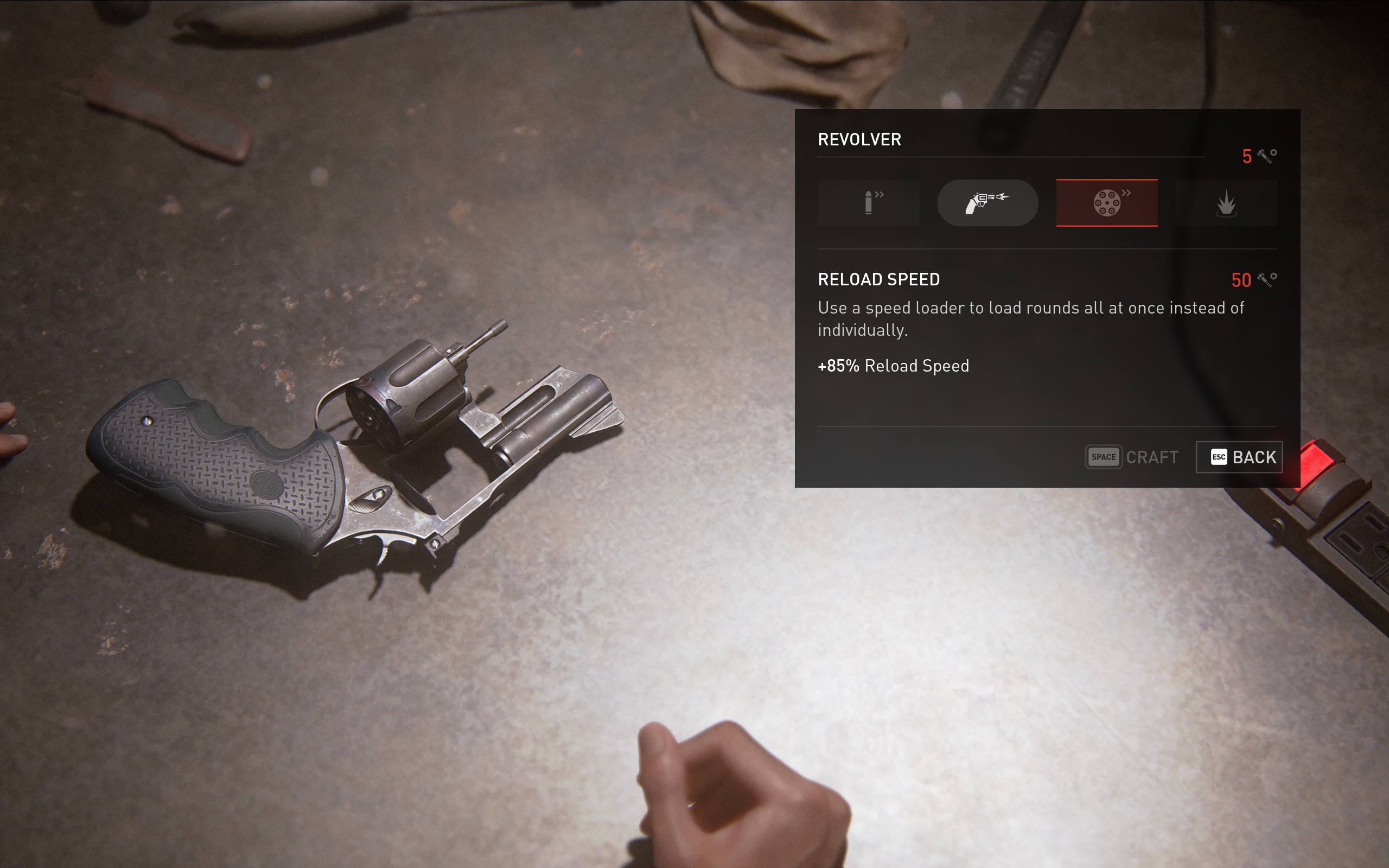Screen dimensions: 1389x868
Task: Select the reload speed cylinder upgrade
Action: [1107, 203]
